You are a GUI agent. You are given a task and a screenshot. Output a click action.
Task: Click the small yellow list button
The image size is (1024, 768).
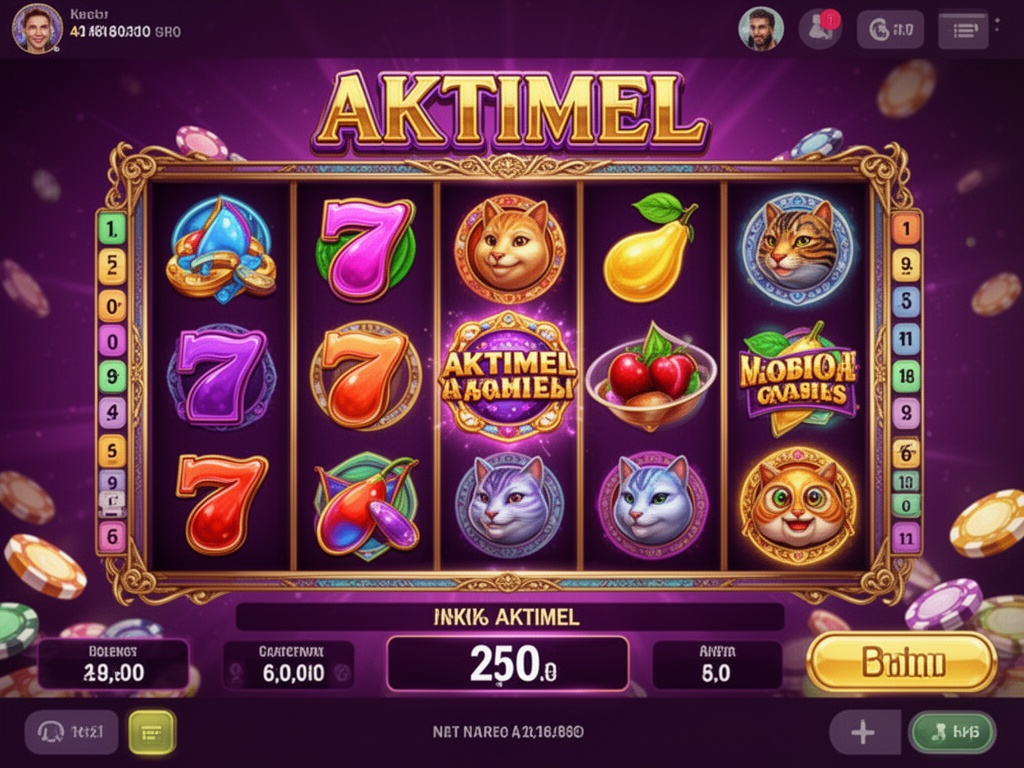point(152,732)
